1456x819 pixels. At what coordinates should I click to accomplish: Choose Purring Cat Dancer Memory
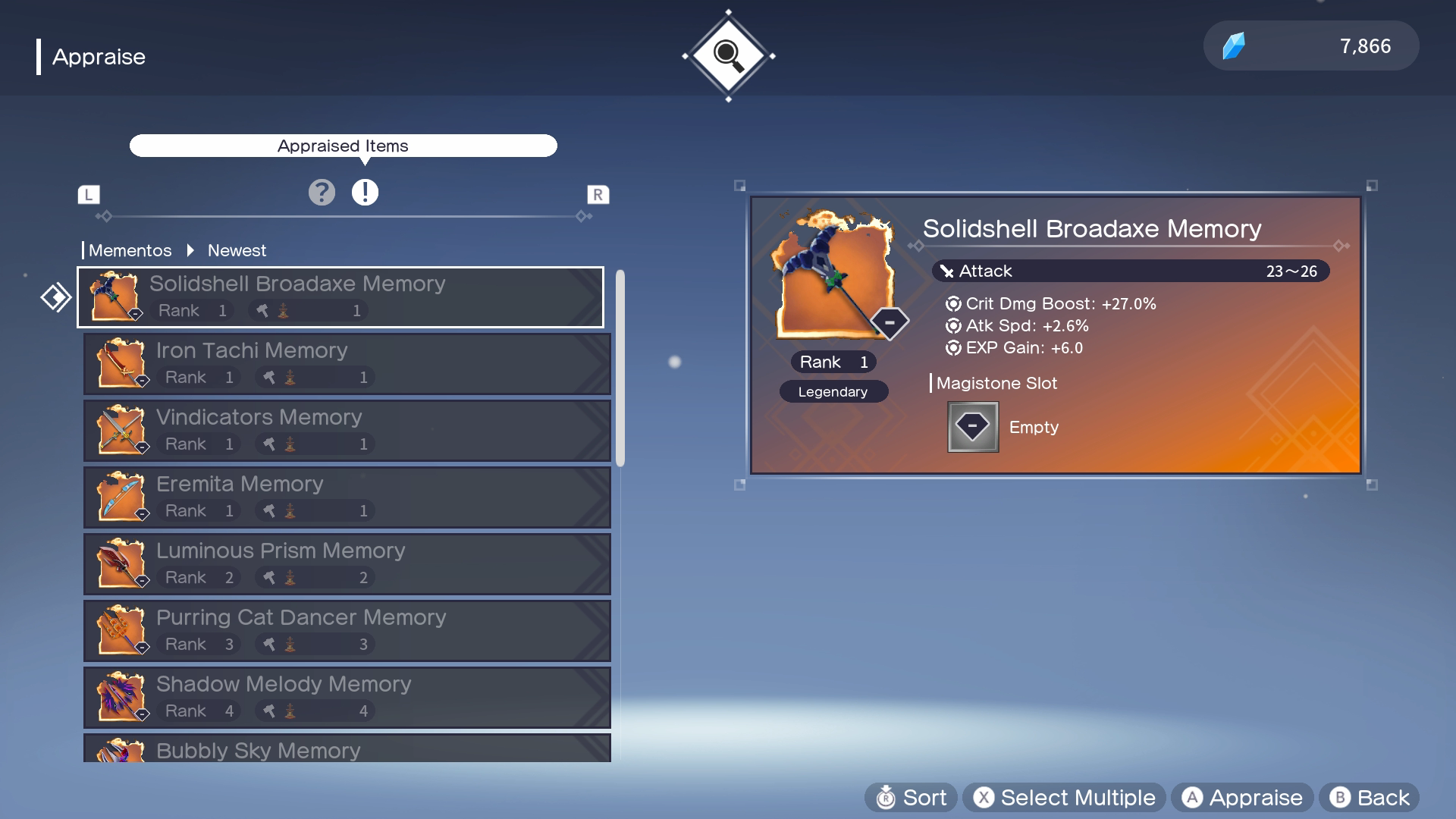pos(347,631)
